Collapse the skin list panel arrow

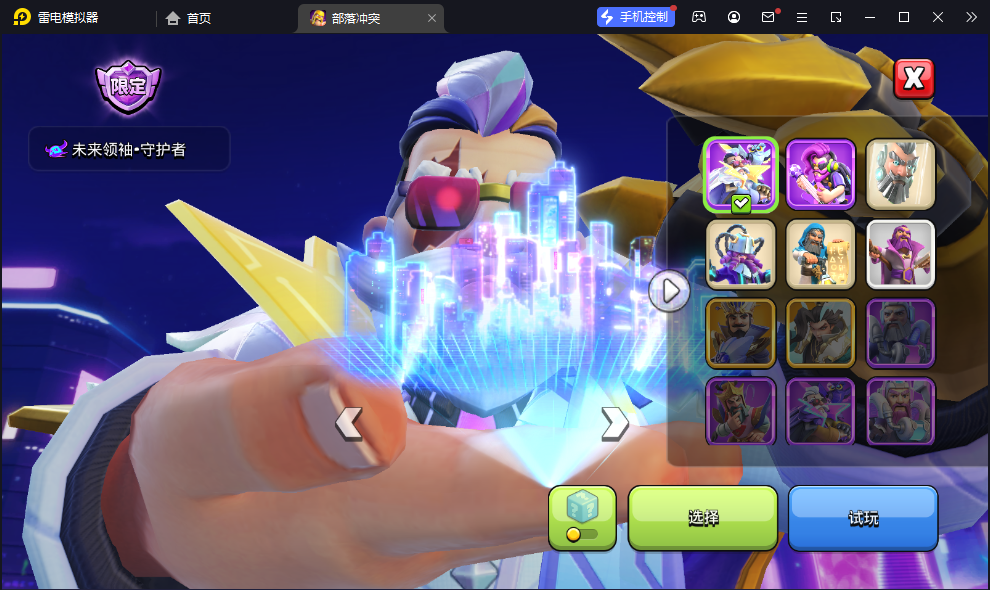pos(669,291)
